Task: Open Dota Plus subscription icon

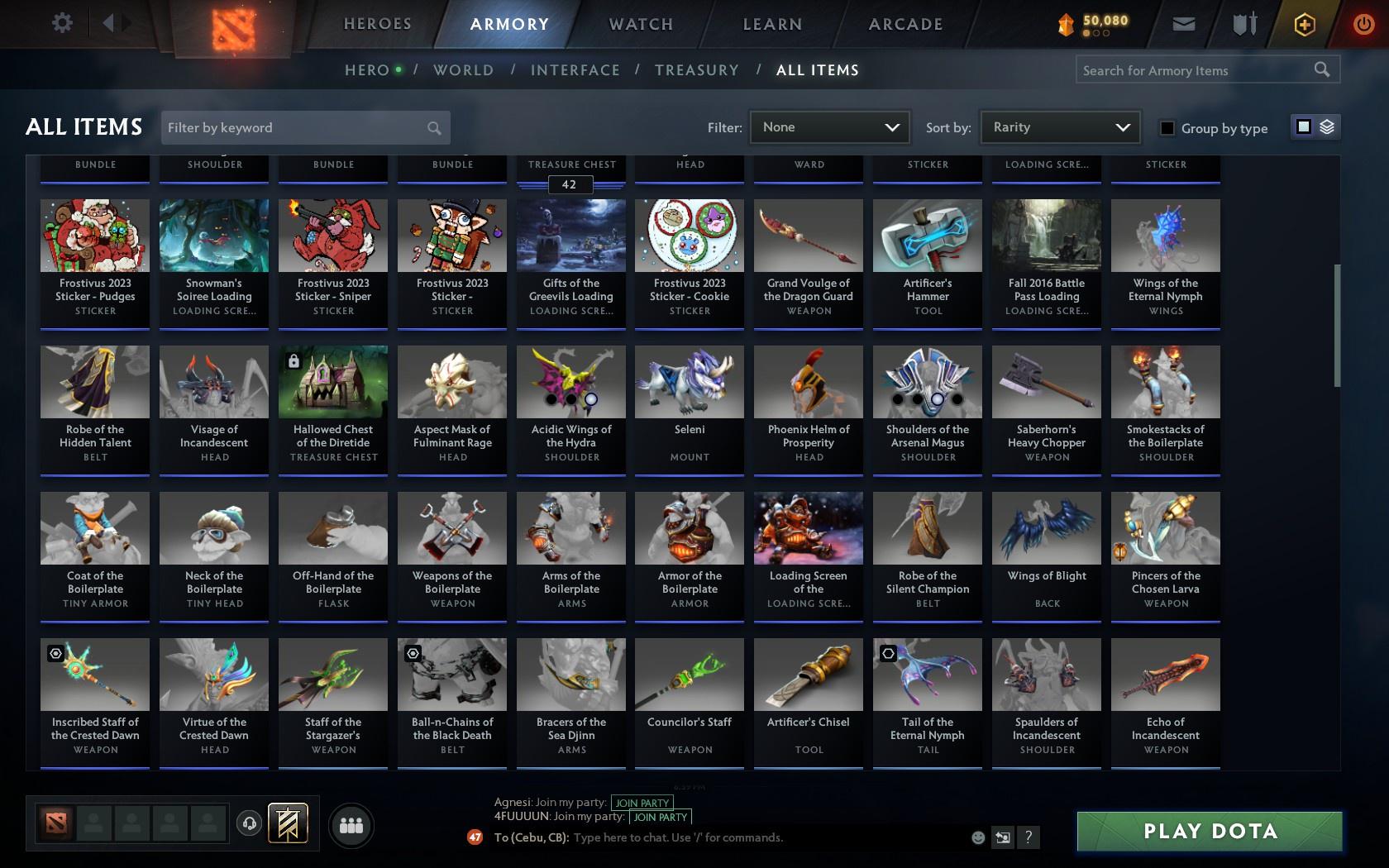Action: click(1305, 24)
